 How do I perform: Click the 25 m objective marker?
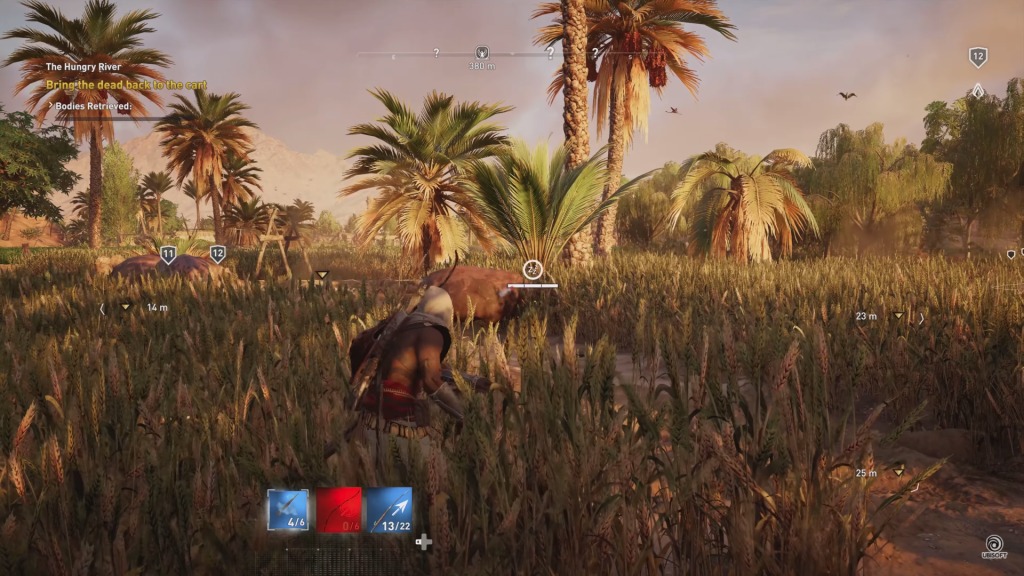pyautogui.click(x=897, y=471)
